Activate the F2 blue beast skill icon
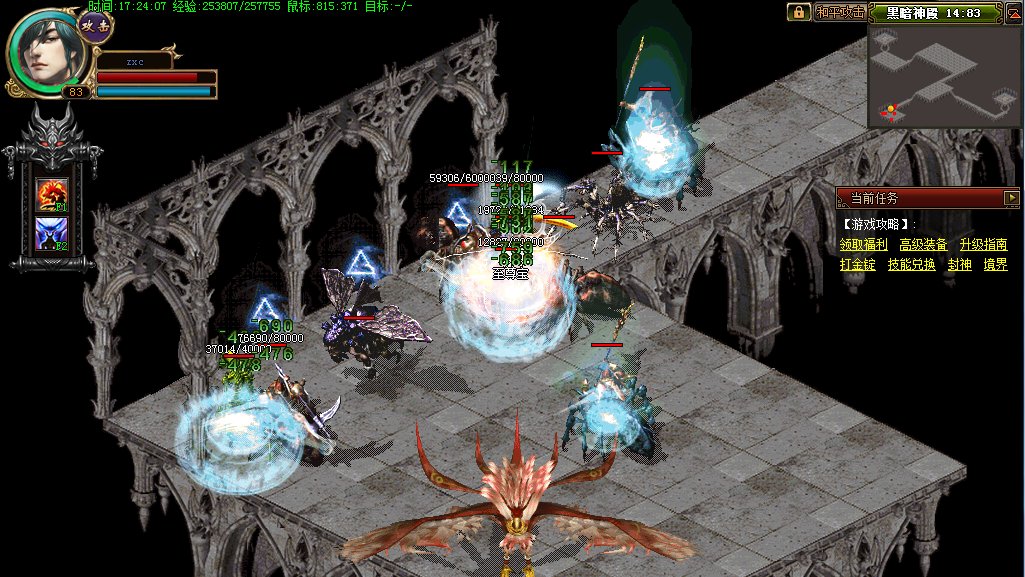 pos(52,234)
